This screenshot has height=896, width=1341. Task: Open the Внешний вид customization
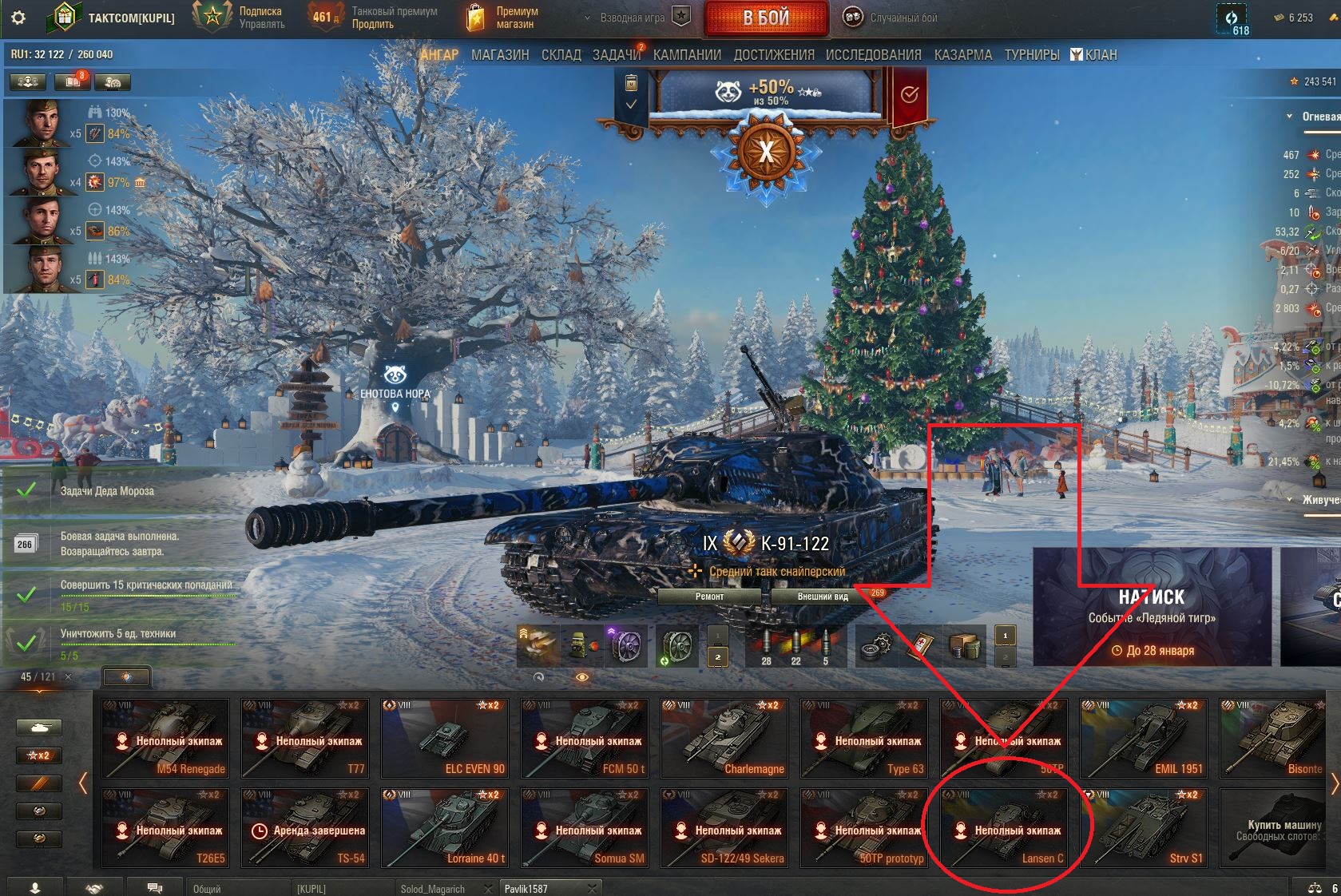(822, 597)
